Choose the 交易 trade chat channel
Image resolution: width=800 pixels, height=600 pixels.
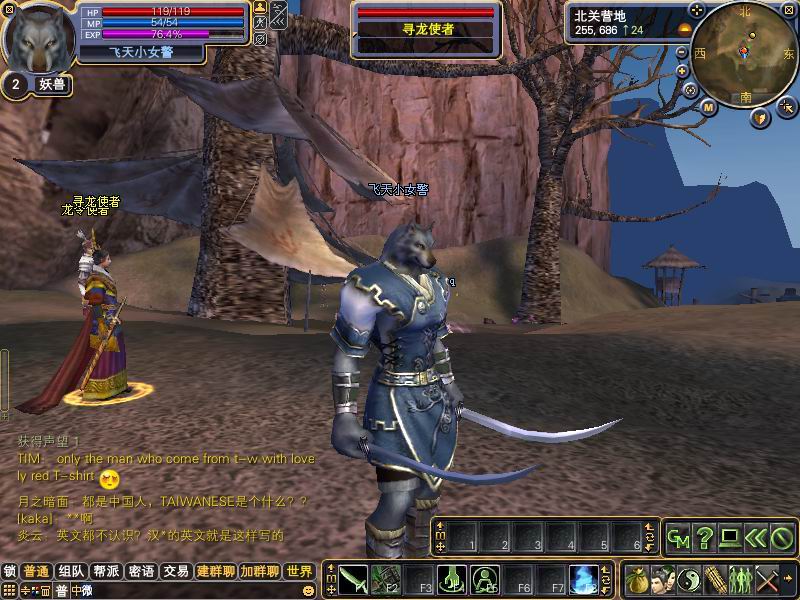176,572
